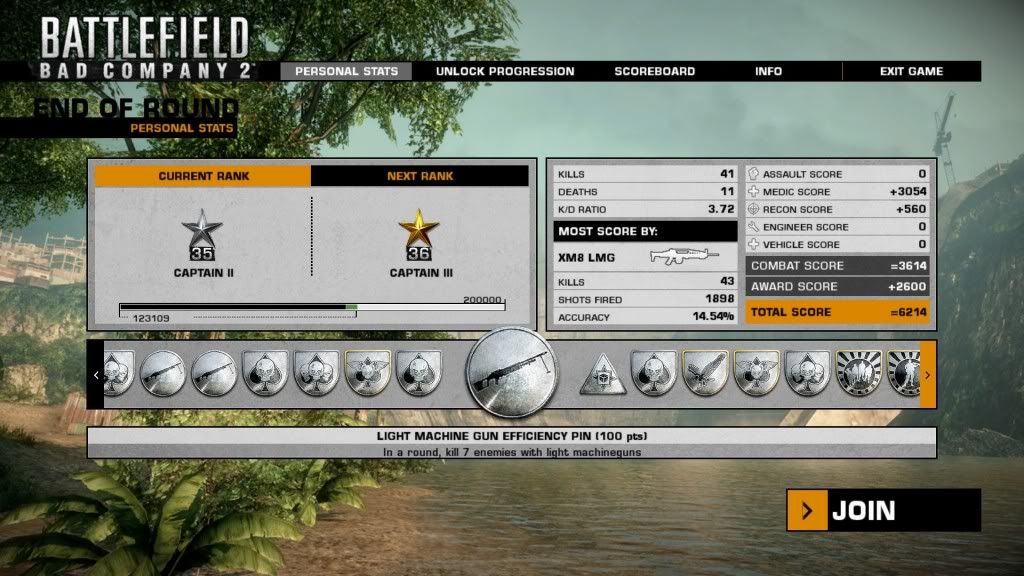The height and width of the screenshot is (576, 1024).
Task: Select the triangular pin in the awards strip
Action: [603, 374]
